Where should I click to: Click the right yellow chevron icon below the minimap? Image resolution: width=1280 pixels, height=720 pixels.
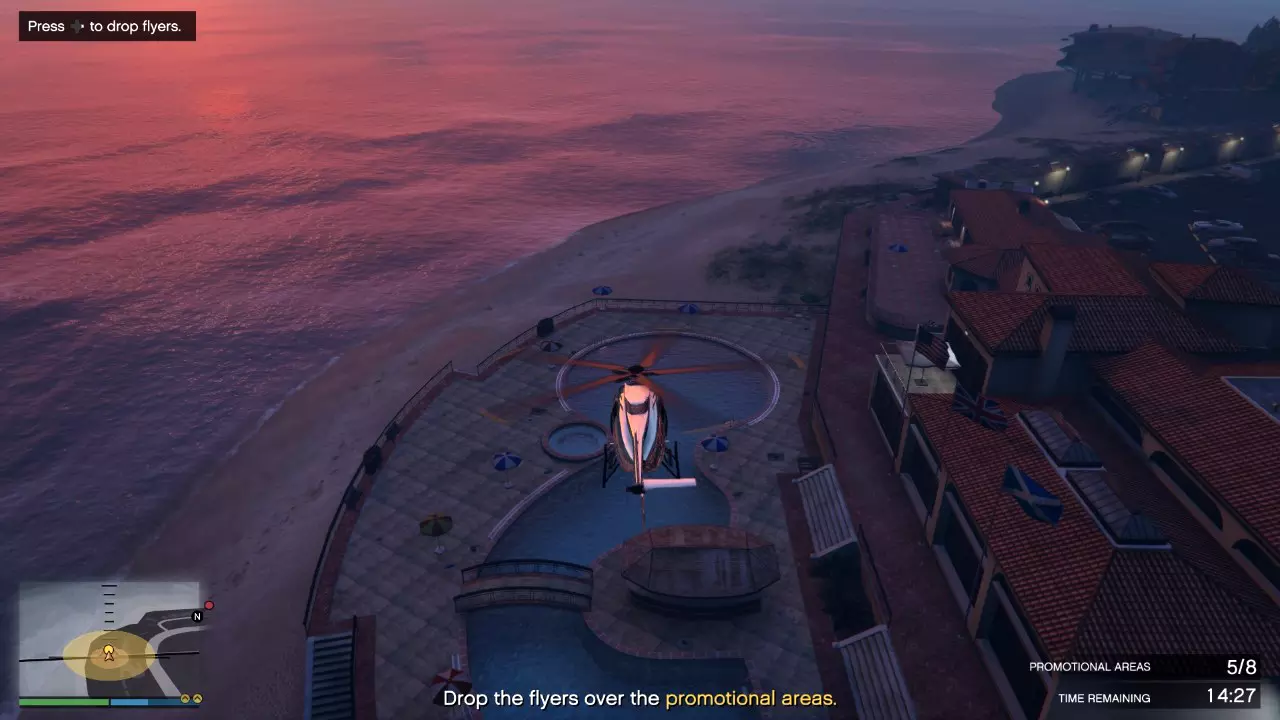197,698
